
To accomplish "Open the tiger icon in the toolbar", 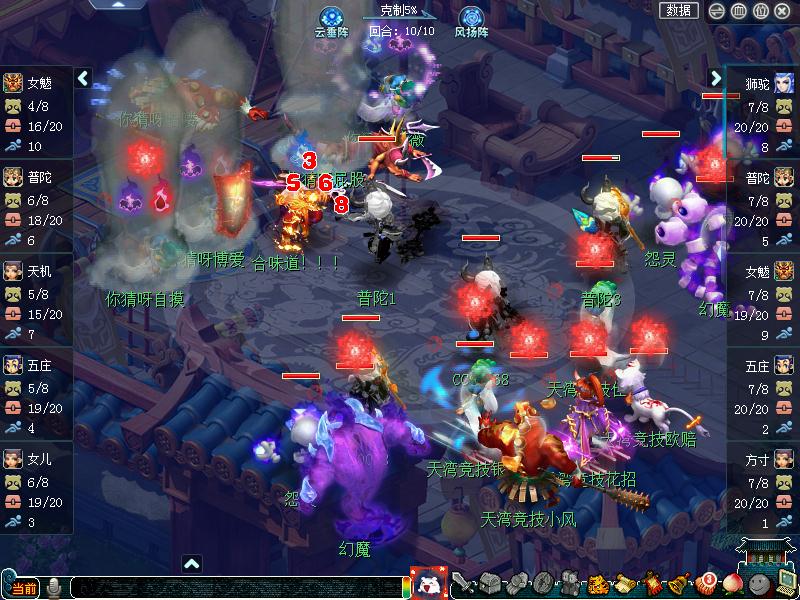I will point(597,584).
